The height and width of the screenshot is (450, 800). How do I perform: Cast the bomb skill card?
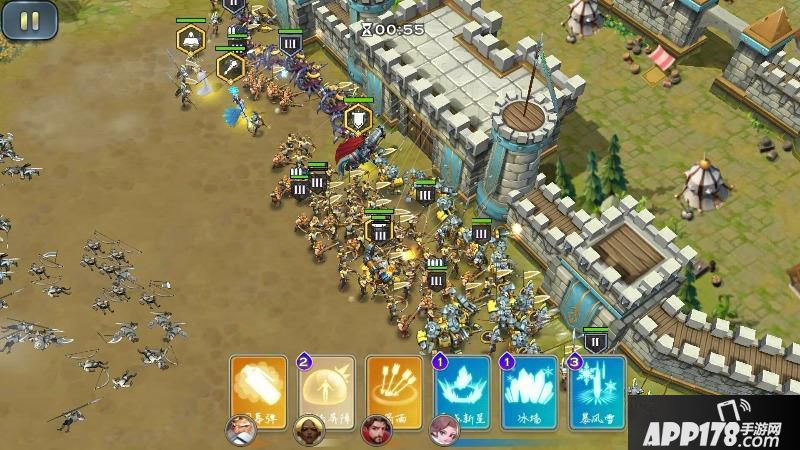258,386
